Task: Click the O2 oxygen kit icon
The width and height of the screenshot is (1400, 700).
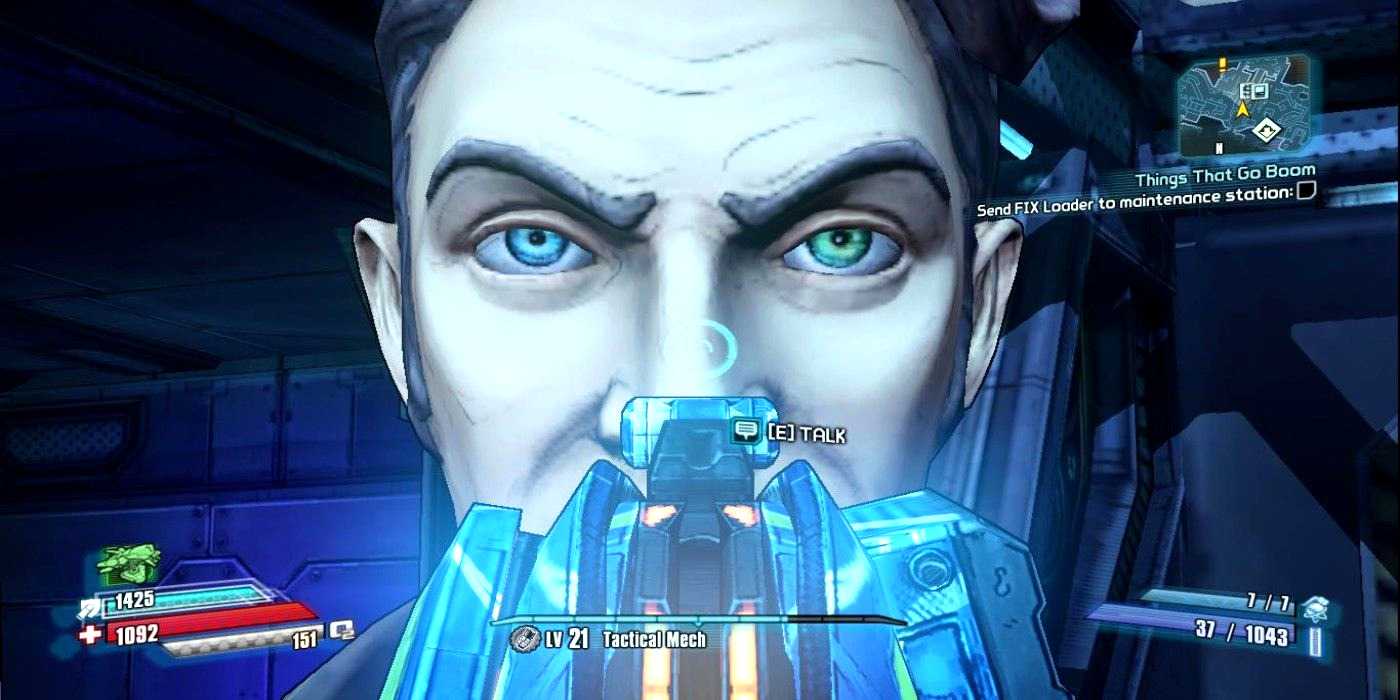Action: [x=342, y=629]
